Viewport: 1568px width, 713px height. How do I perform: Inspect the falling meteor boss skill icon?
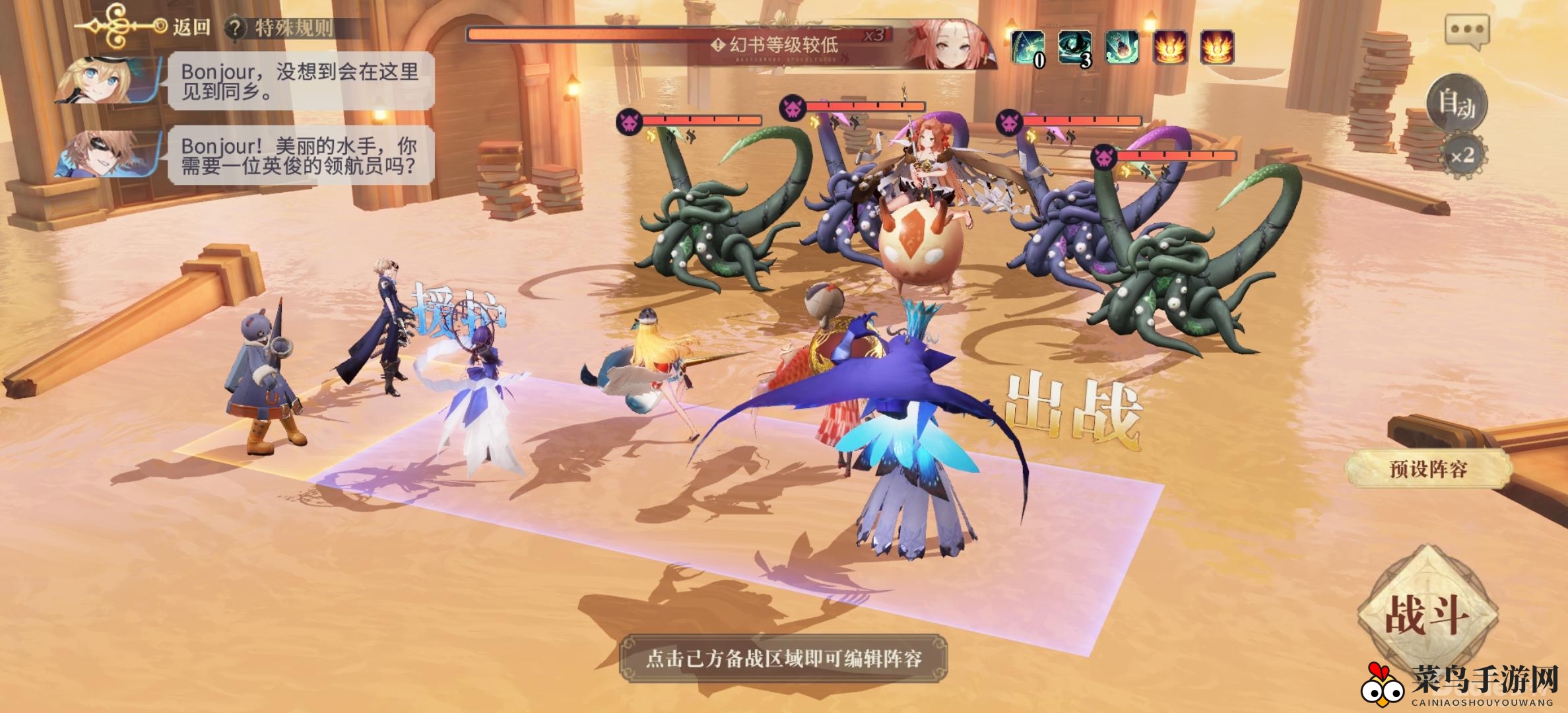tap(1122, 48)
